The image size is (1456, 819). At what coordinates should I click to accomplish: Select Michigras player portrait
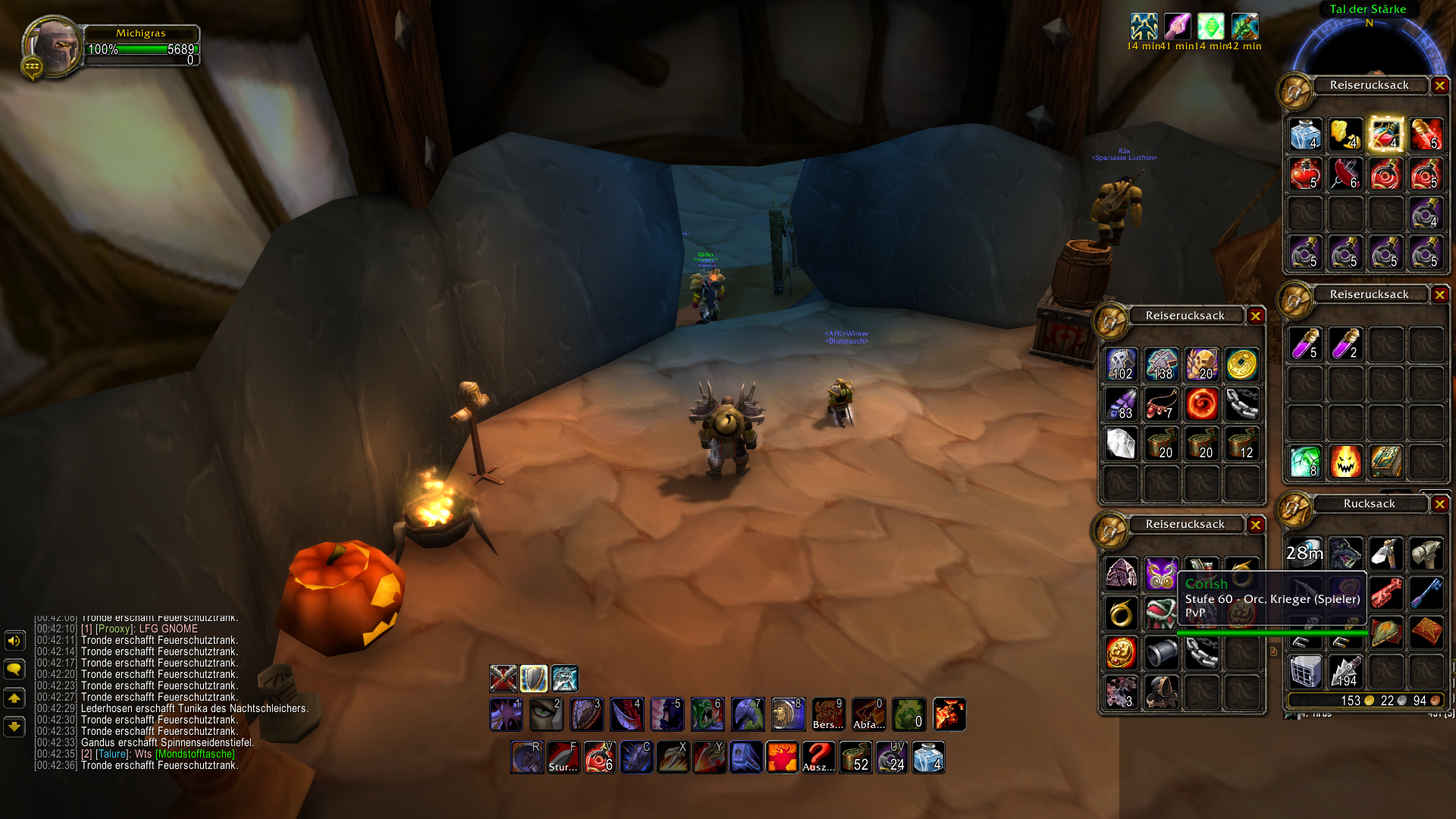pos(53,47)
